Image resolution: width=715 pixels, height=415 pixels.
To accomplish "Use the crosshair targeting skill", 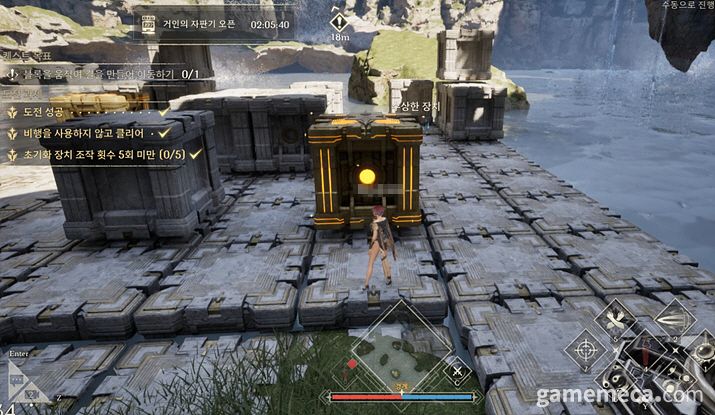I will [x=583, y=350].
